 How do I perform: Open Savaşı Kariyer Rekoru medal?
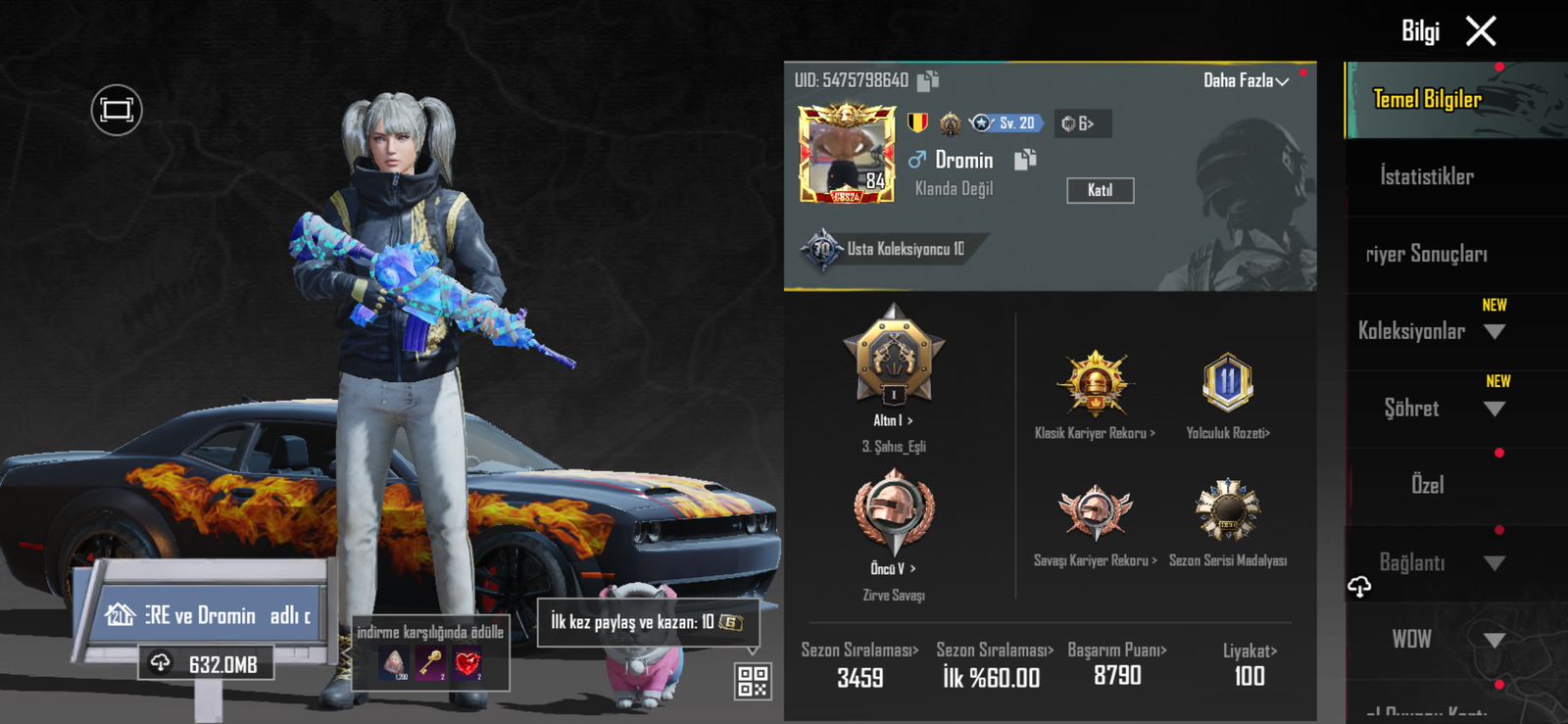1095,513
